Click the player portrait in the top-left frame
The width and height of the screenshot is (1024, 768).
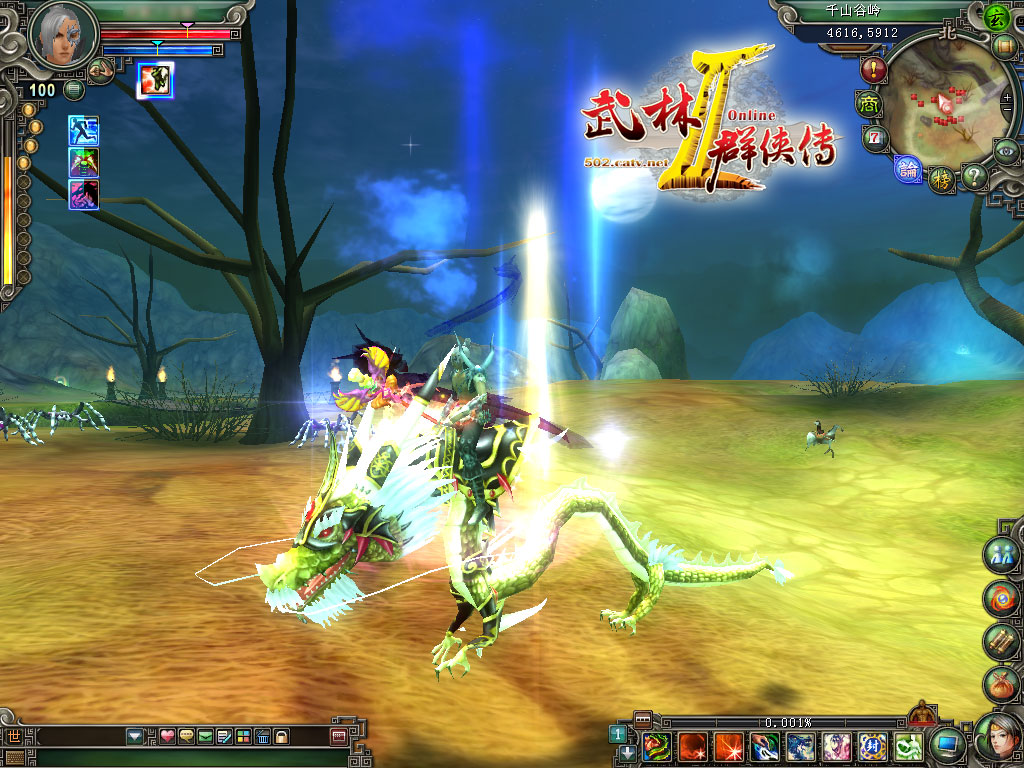pos(62,35)
